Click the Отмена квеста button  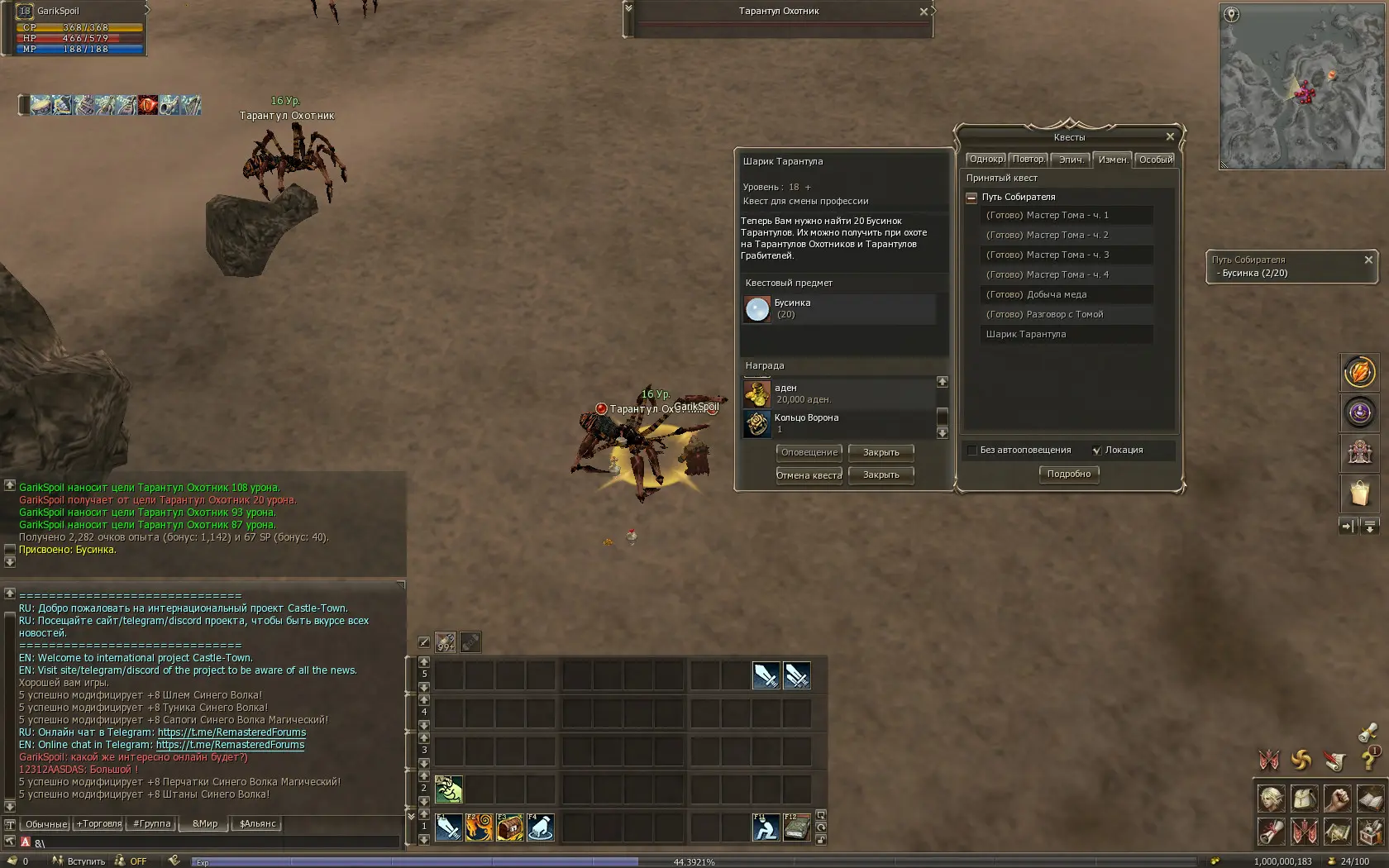point(809,475)
